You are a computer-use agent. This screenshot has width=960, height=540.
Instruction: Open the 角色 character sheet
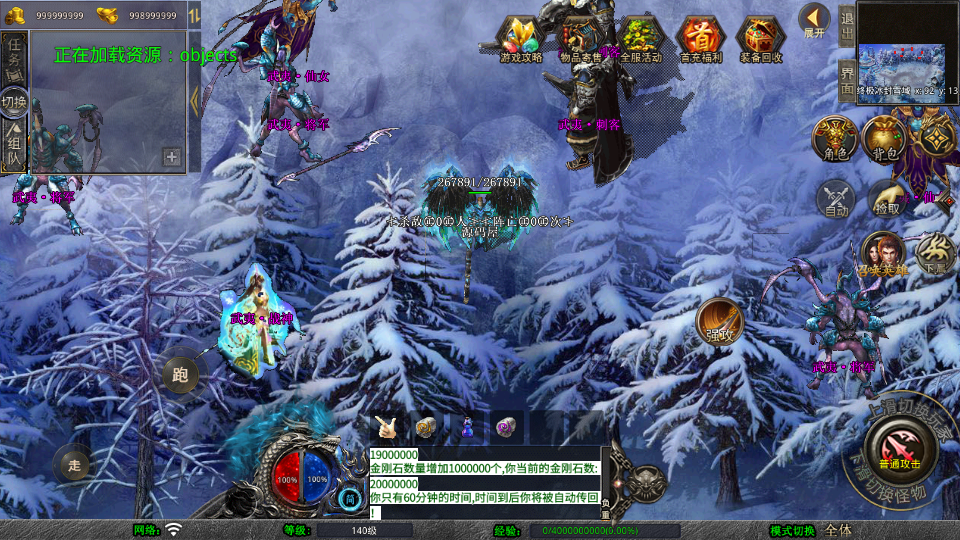pos(833,138)
